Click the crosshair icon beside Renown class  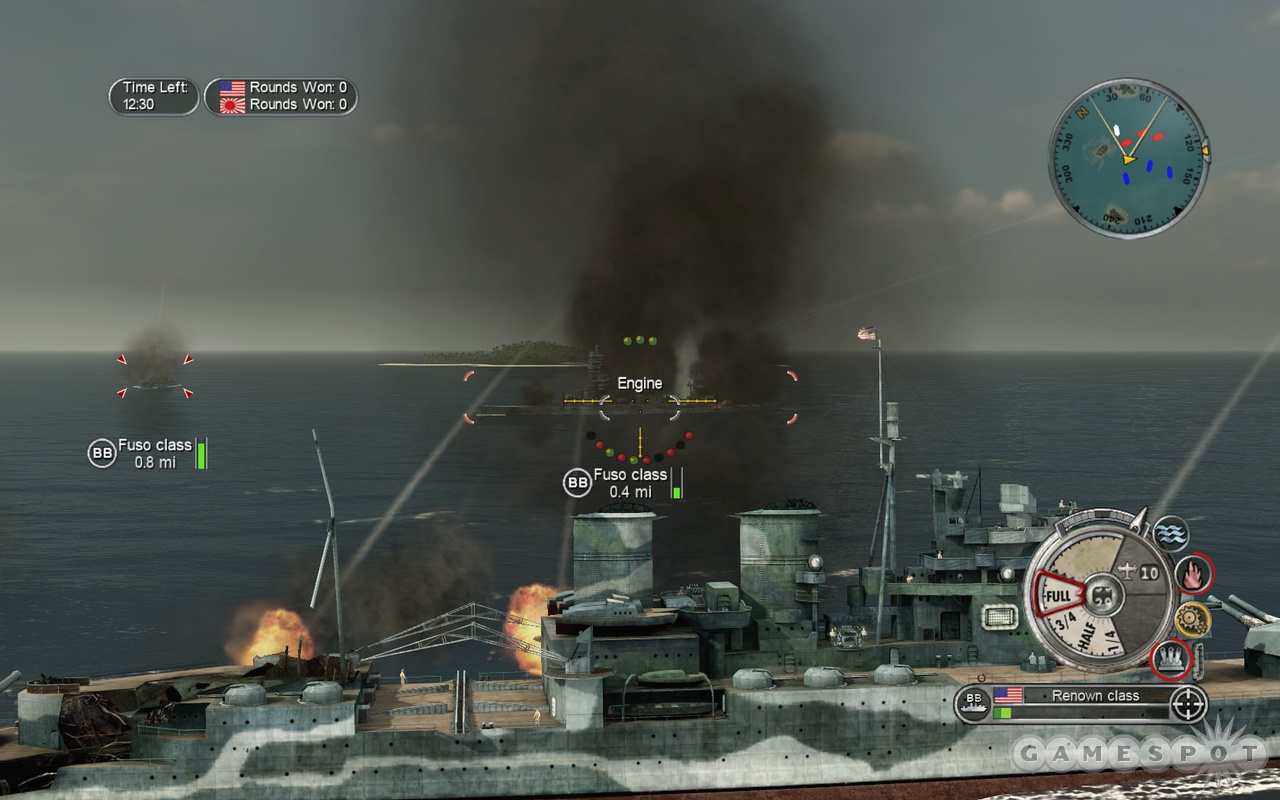[x=1188, y=704]
